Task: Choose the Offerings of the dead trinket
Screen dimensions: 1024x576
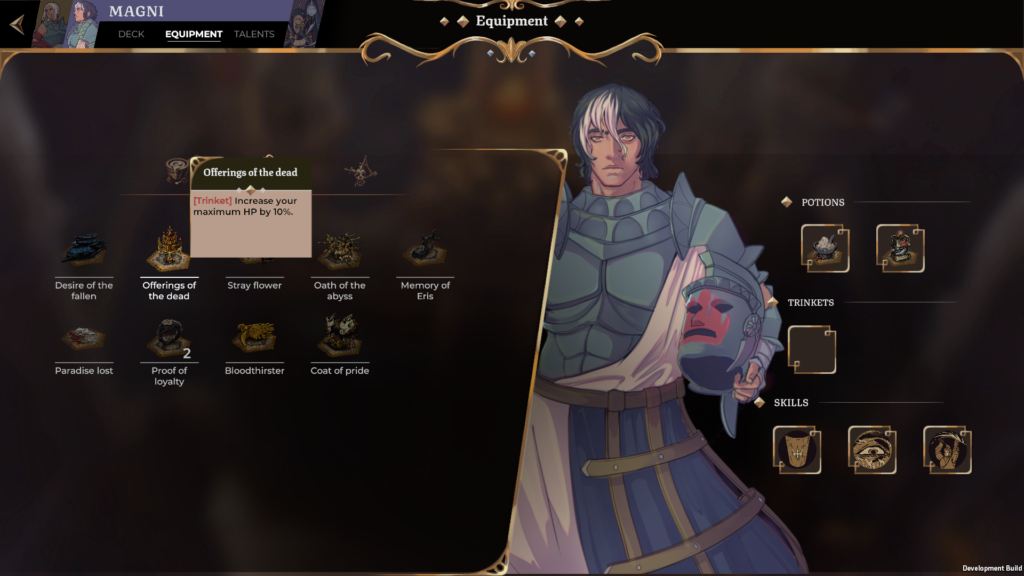Action: tap(169, 252)
